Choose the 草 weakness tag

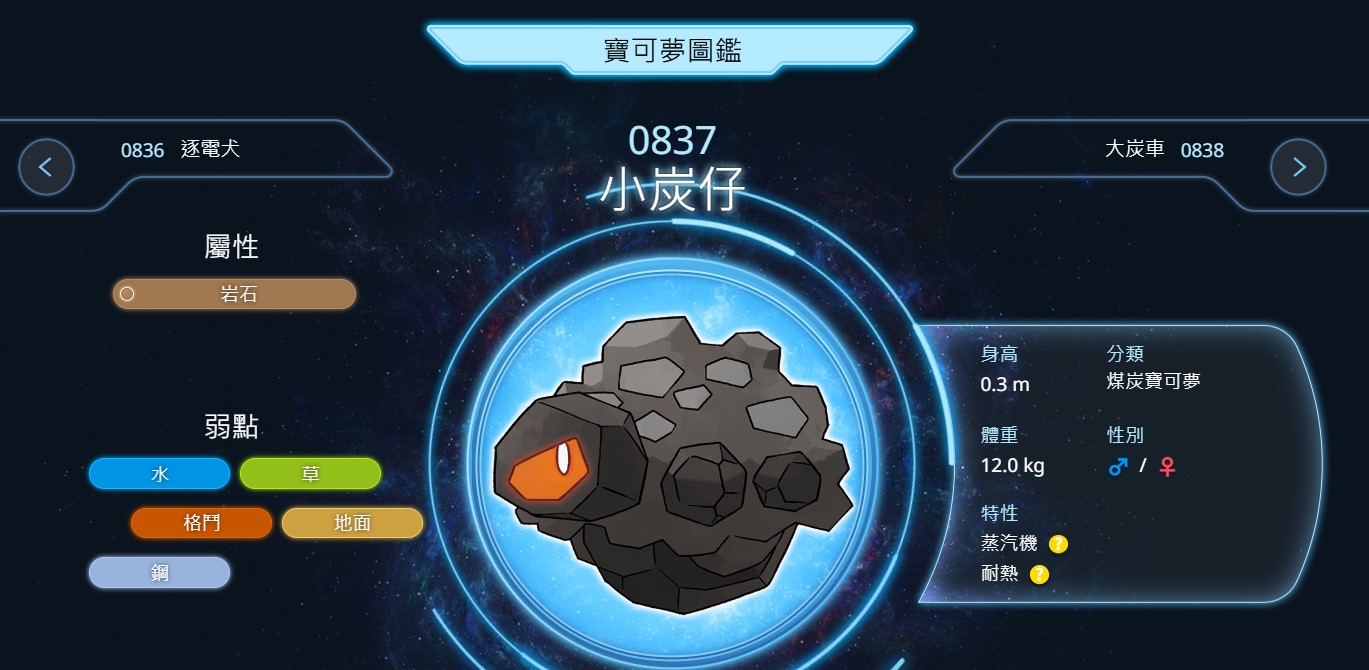[x=310, y=474]
